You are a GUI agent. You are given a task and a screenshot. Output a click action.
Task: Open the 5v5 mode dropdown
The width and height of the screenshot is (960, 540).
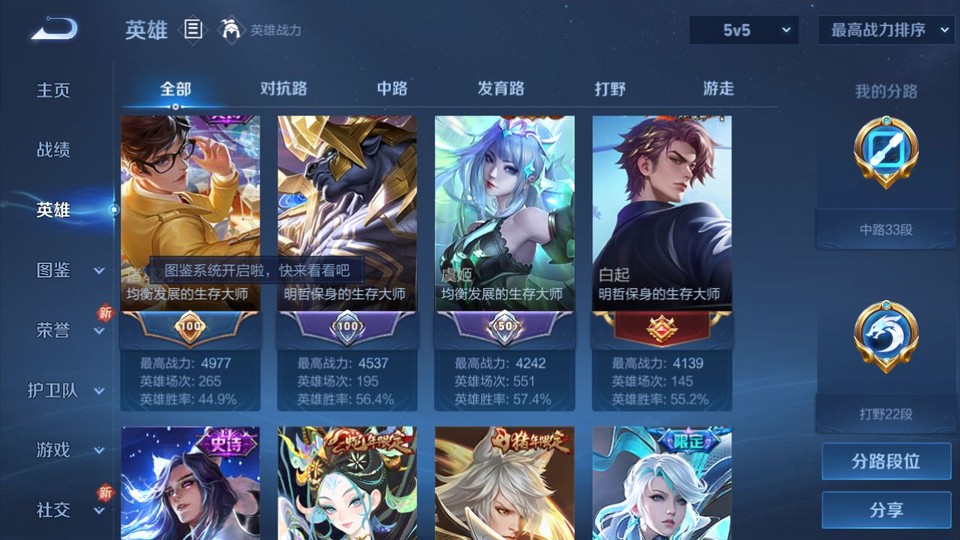[x=743, y=30]
